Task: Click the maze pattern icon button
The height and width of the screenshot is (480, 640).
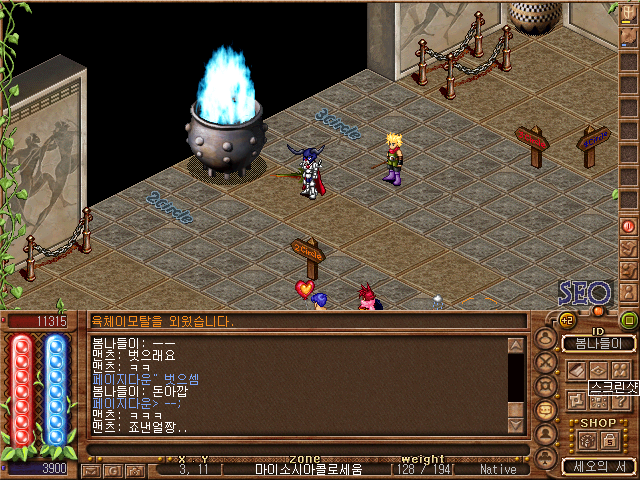Action: [577, 401]
